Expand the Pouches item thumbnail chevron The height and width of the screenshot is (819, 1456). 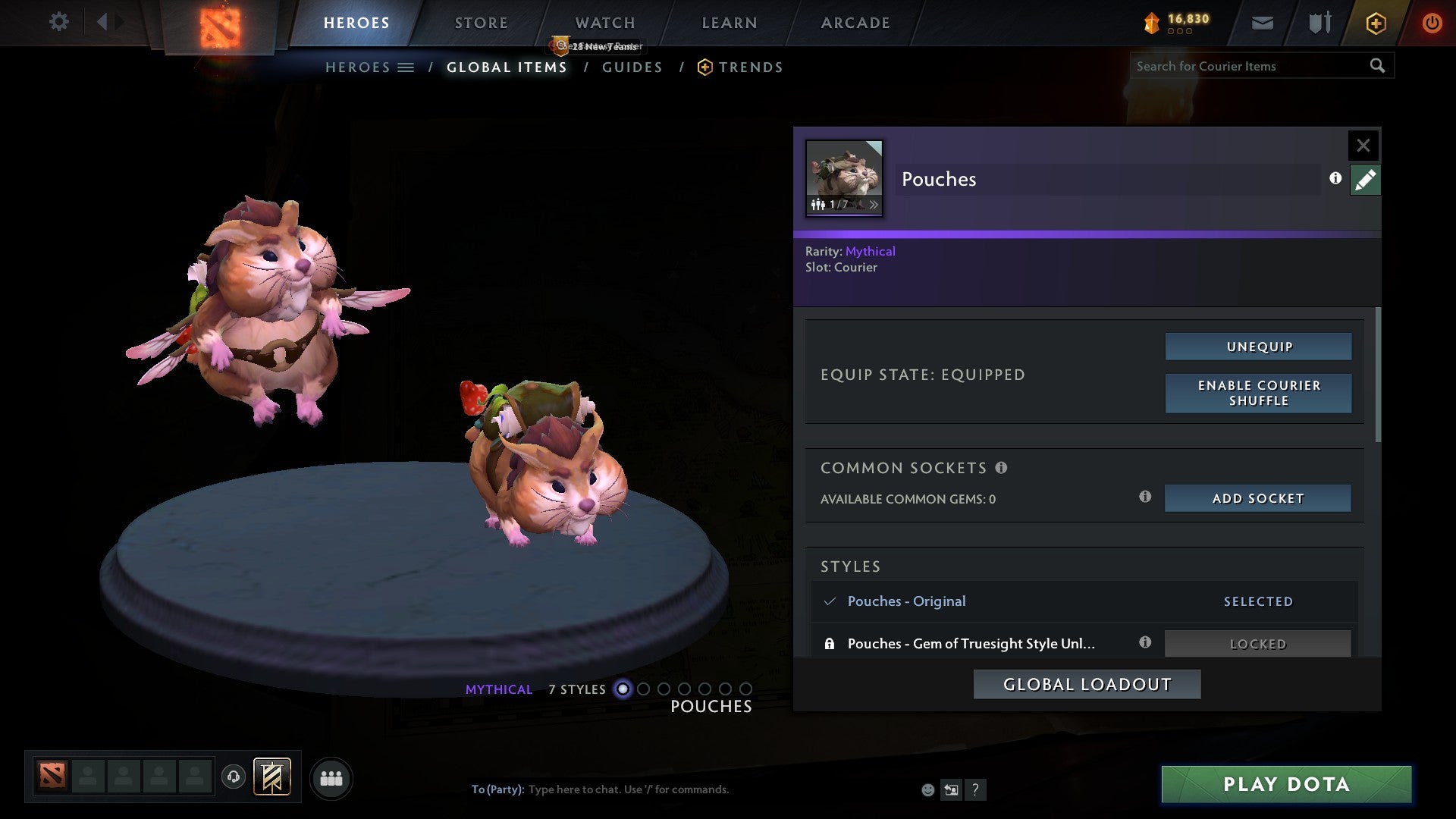(x=874, y=204)
